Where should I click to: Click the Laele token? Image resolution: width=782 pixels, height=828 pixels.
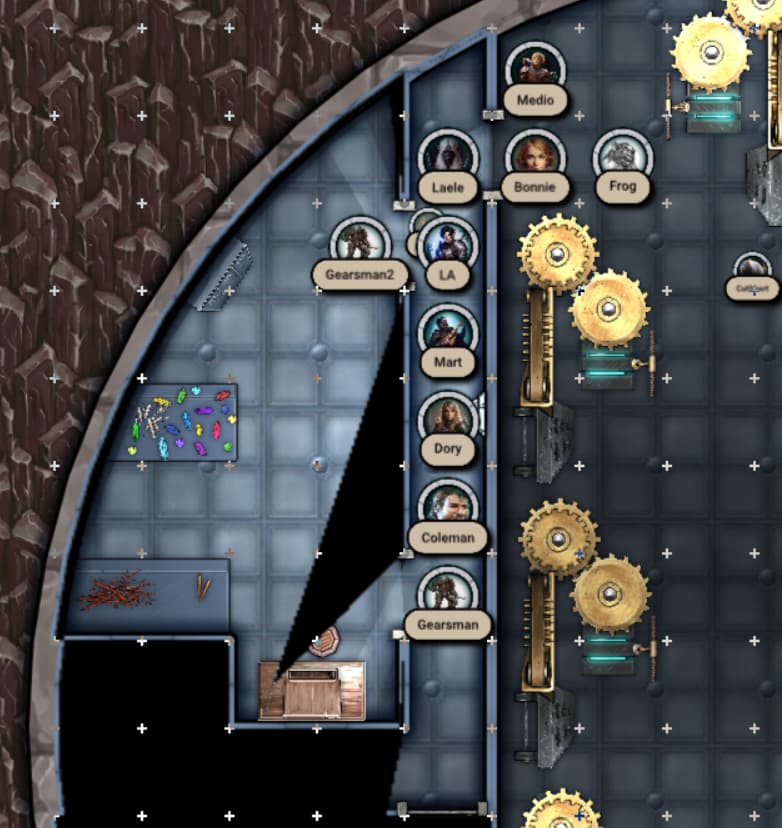pos(447,156)
